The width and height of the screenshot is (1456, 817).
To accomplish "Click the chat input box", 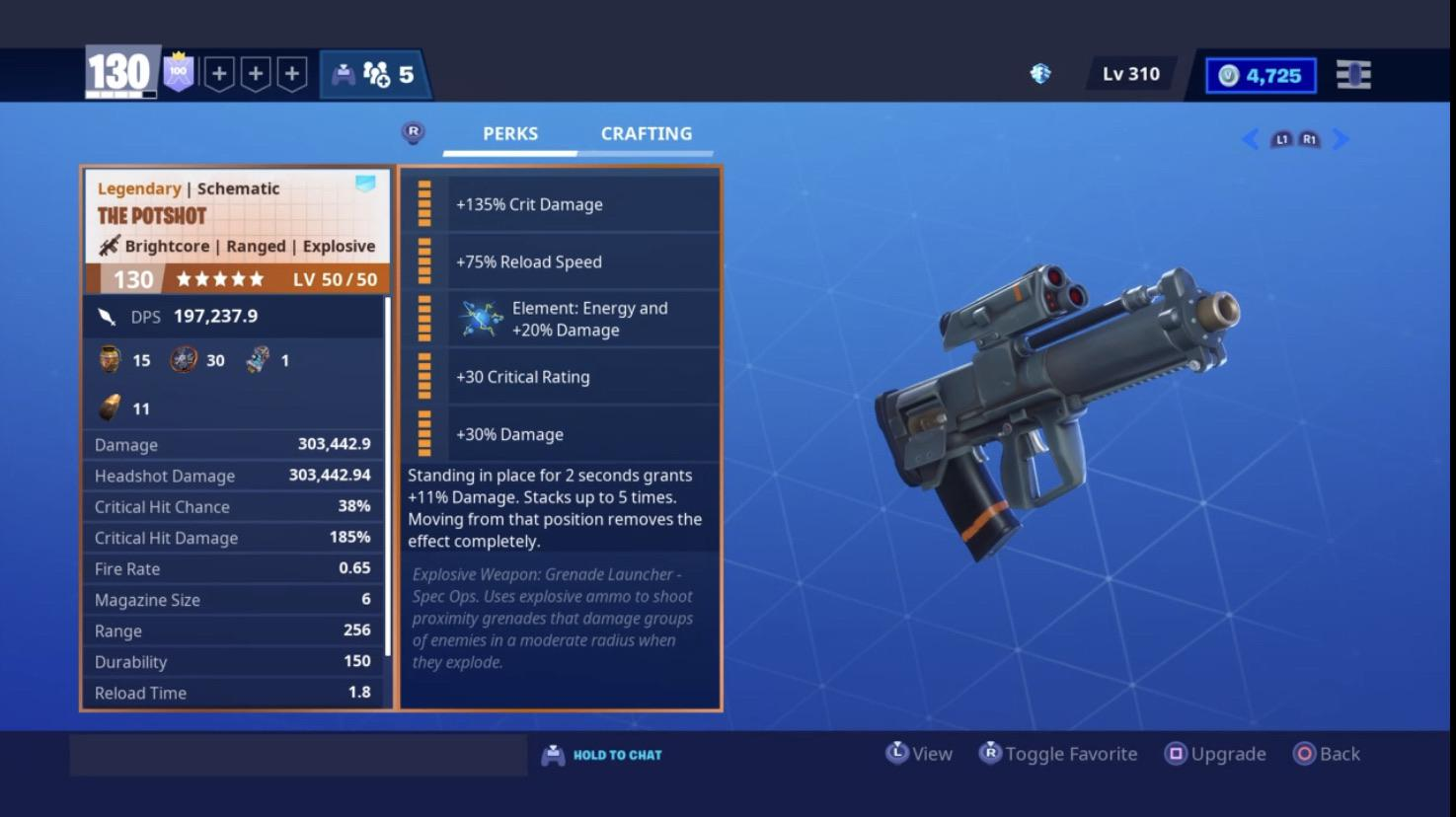I will [x=298, y=755].
